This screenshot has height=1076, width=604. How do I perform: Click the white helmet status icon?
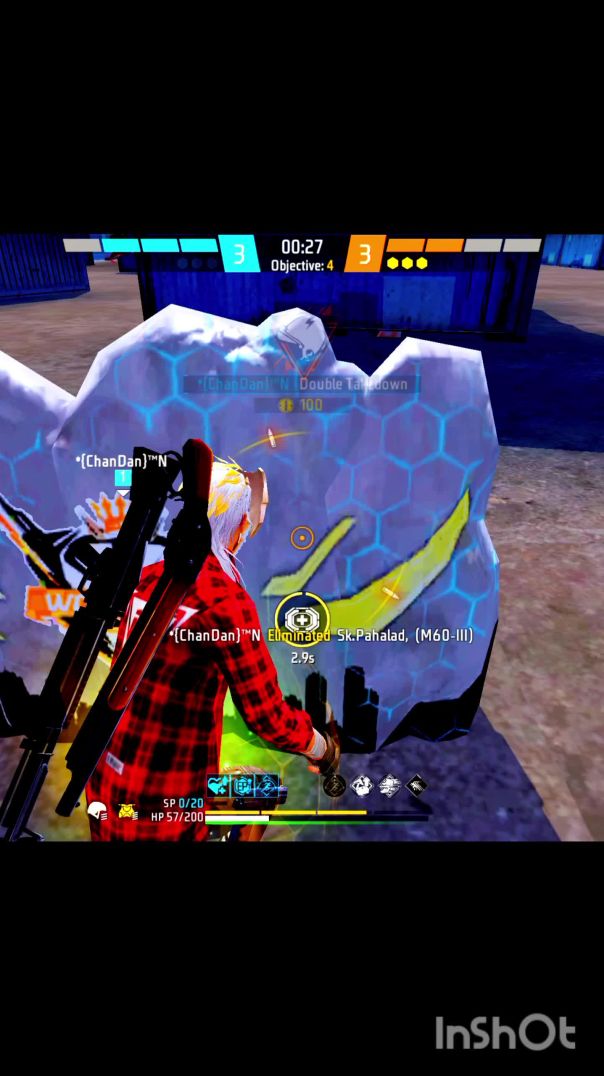coord(97,812)
